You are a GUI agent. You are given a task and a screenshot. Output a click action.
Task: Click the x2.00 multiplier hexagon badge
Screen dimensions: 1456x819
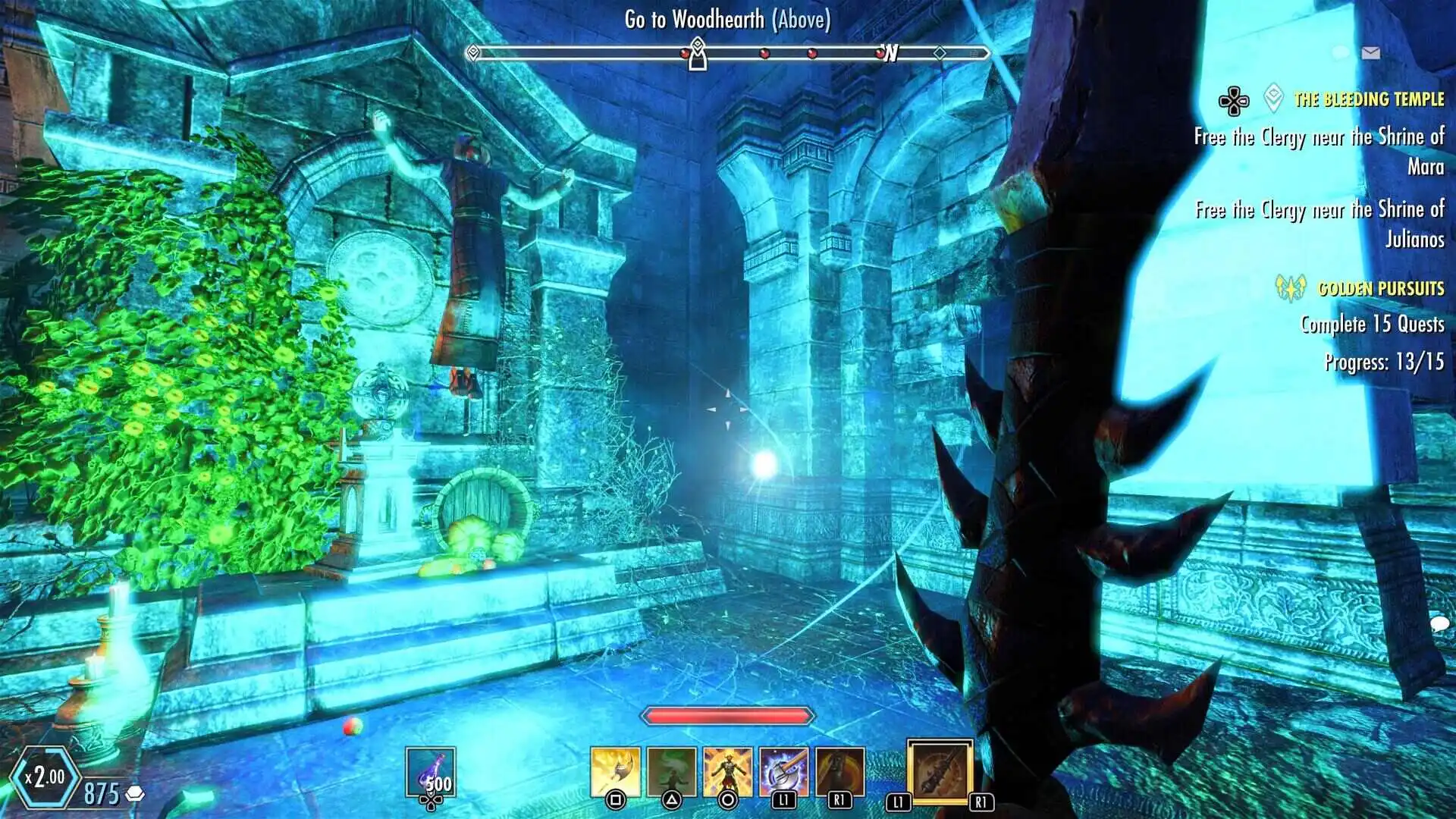tap(45, 777)
